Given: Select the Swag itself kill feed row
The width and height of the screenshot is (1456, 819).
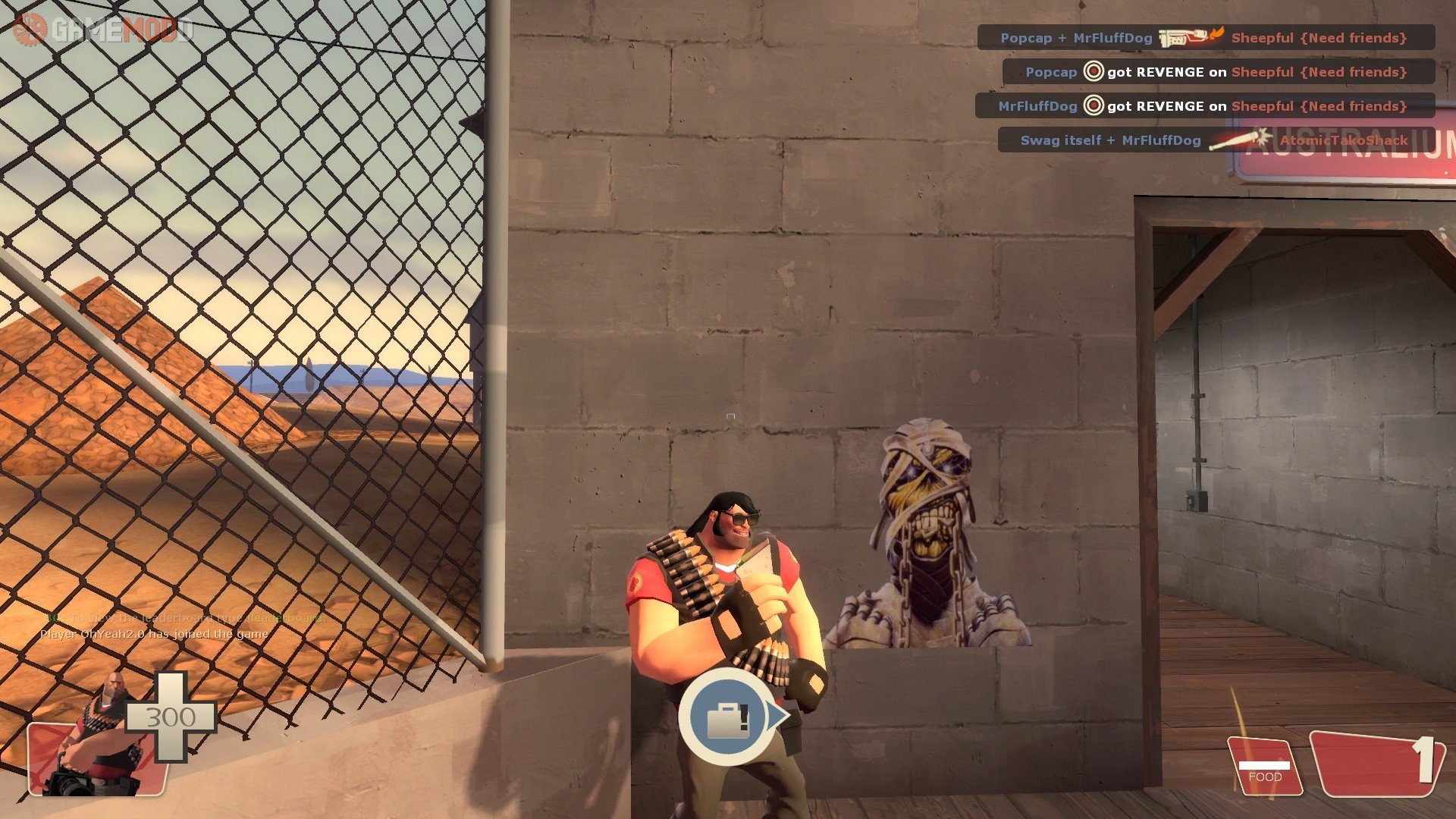Looking at the screenshot, I should [x=1215, y=140].
